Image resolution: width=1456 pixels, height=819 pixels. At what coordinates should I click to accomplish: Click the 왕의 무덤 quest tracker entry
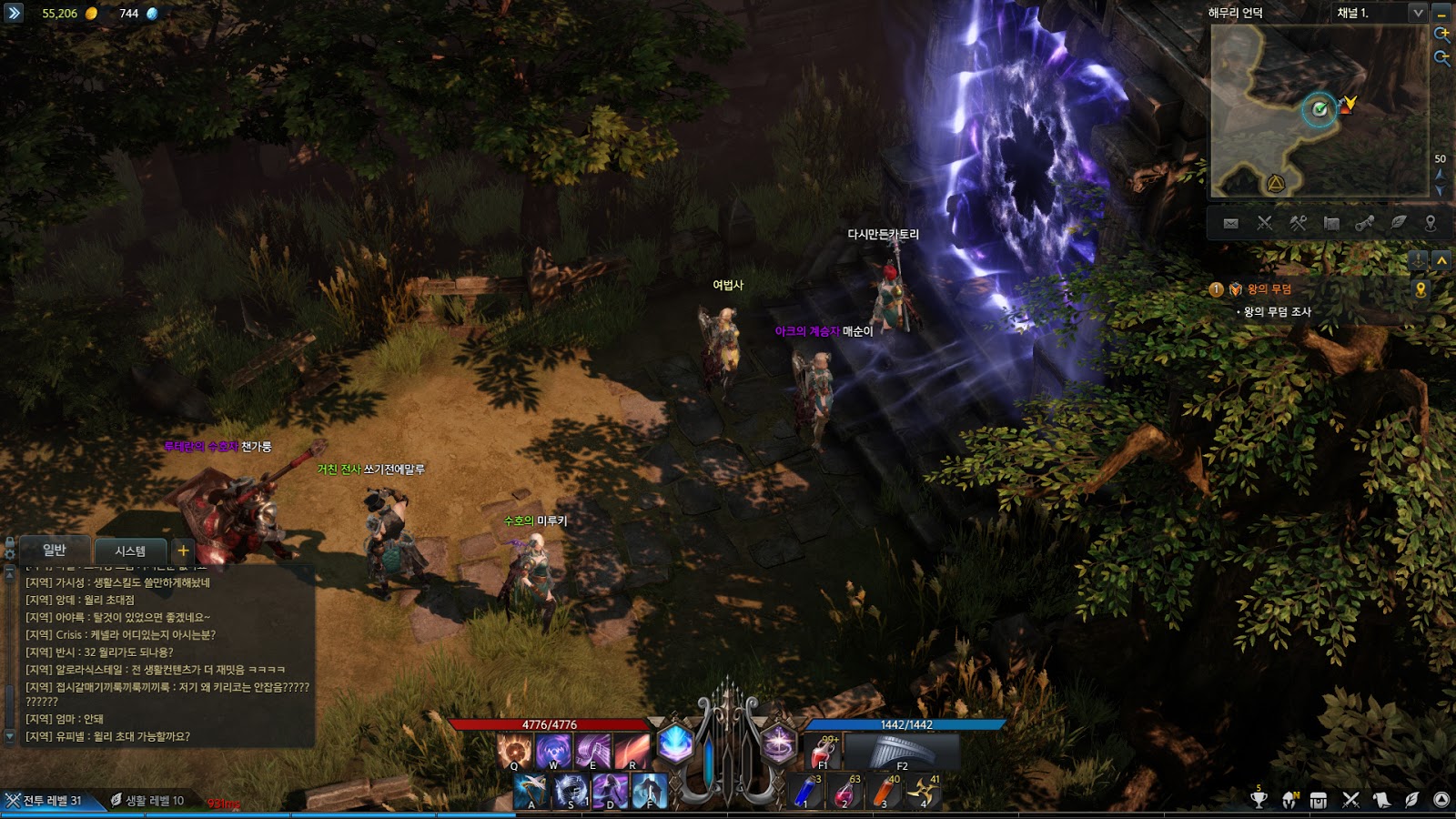pyautogui.click(x=1269, y=289)
